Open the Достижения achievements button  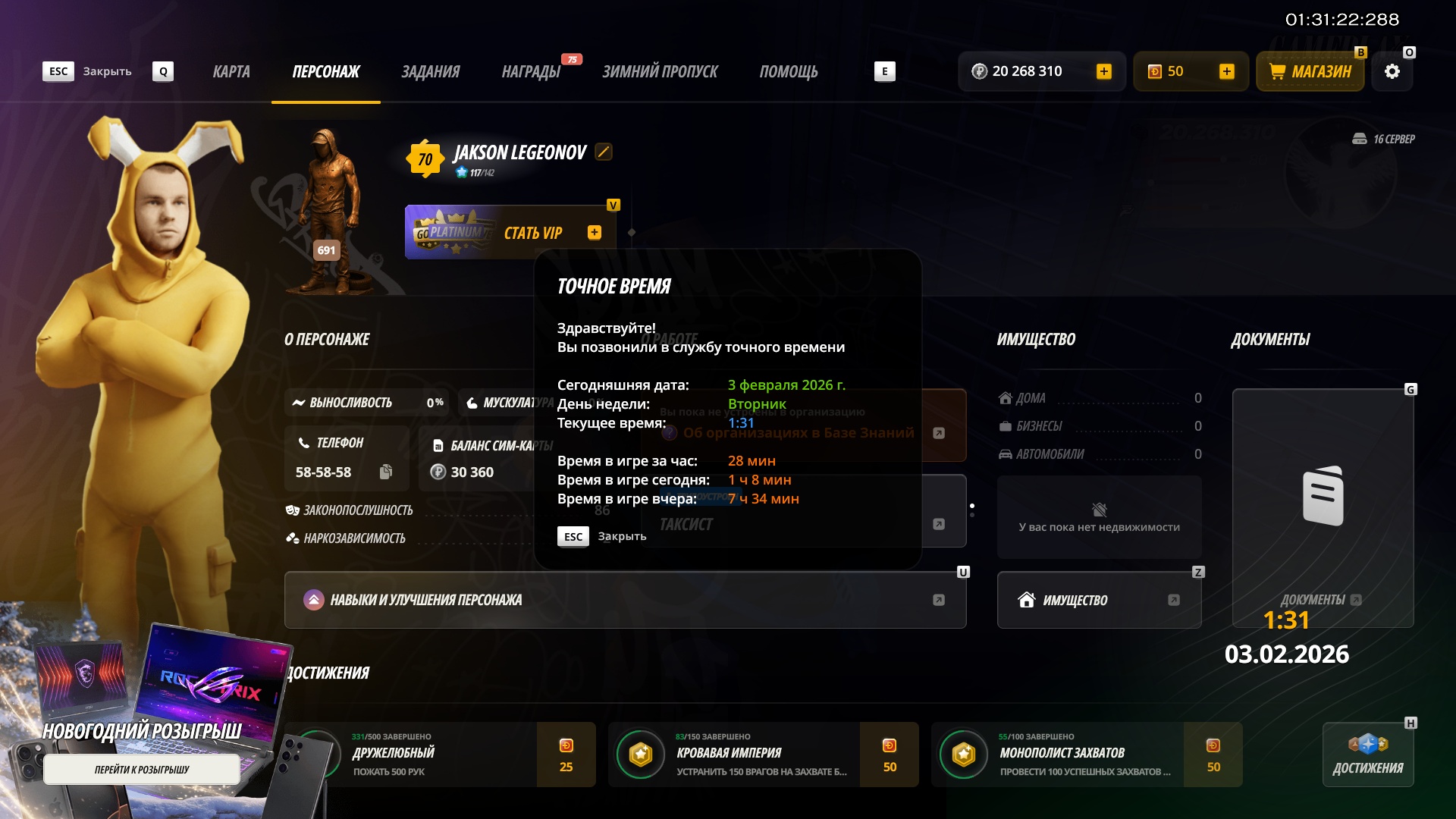tap(1368, 755)
